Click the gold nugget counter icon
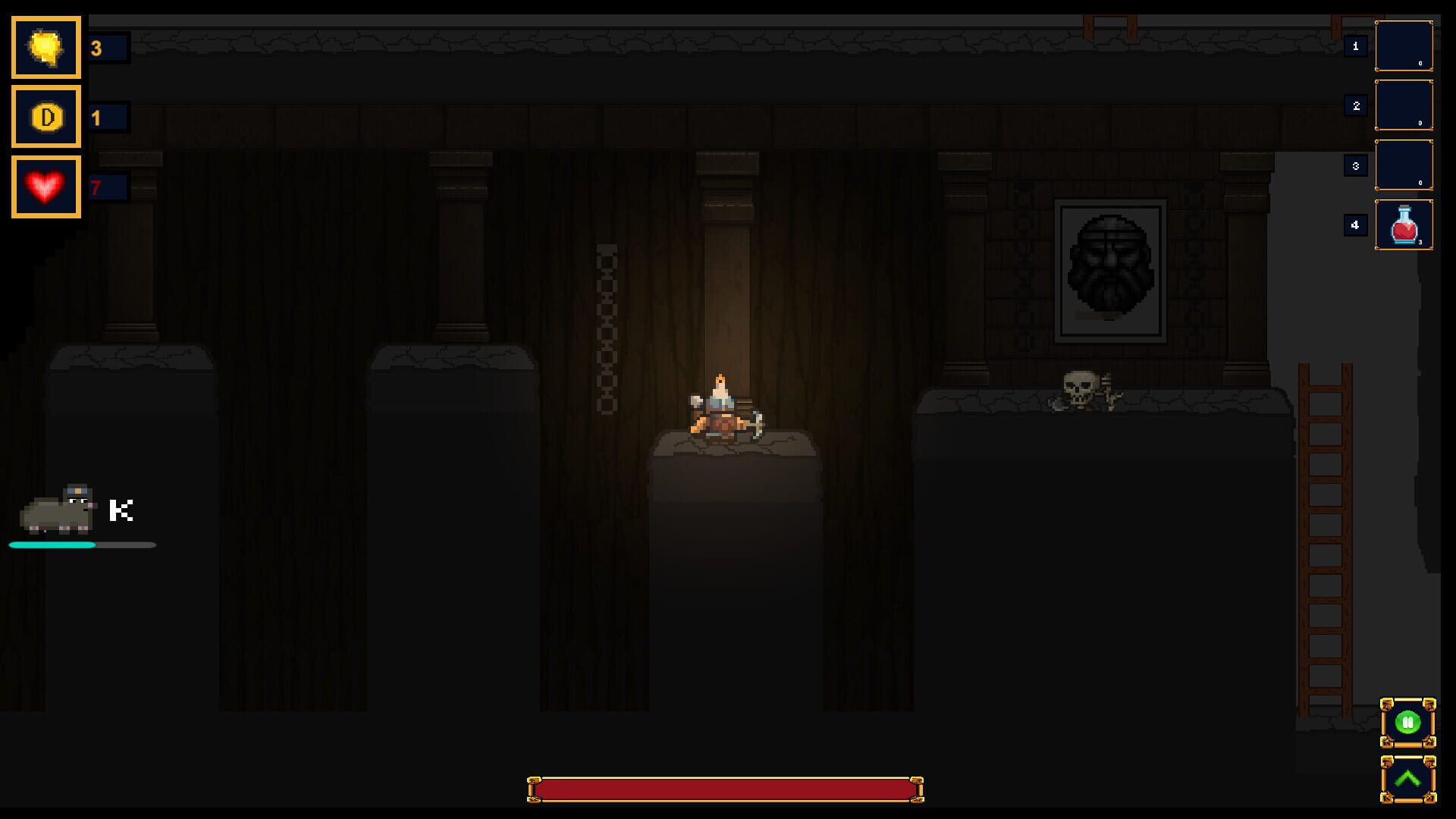1456x819 pixels. coord(45,47)
